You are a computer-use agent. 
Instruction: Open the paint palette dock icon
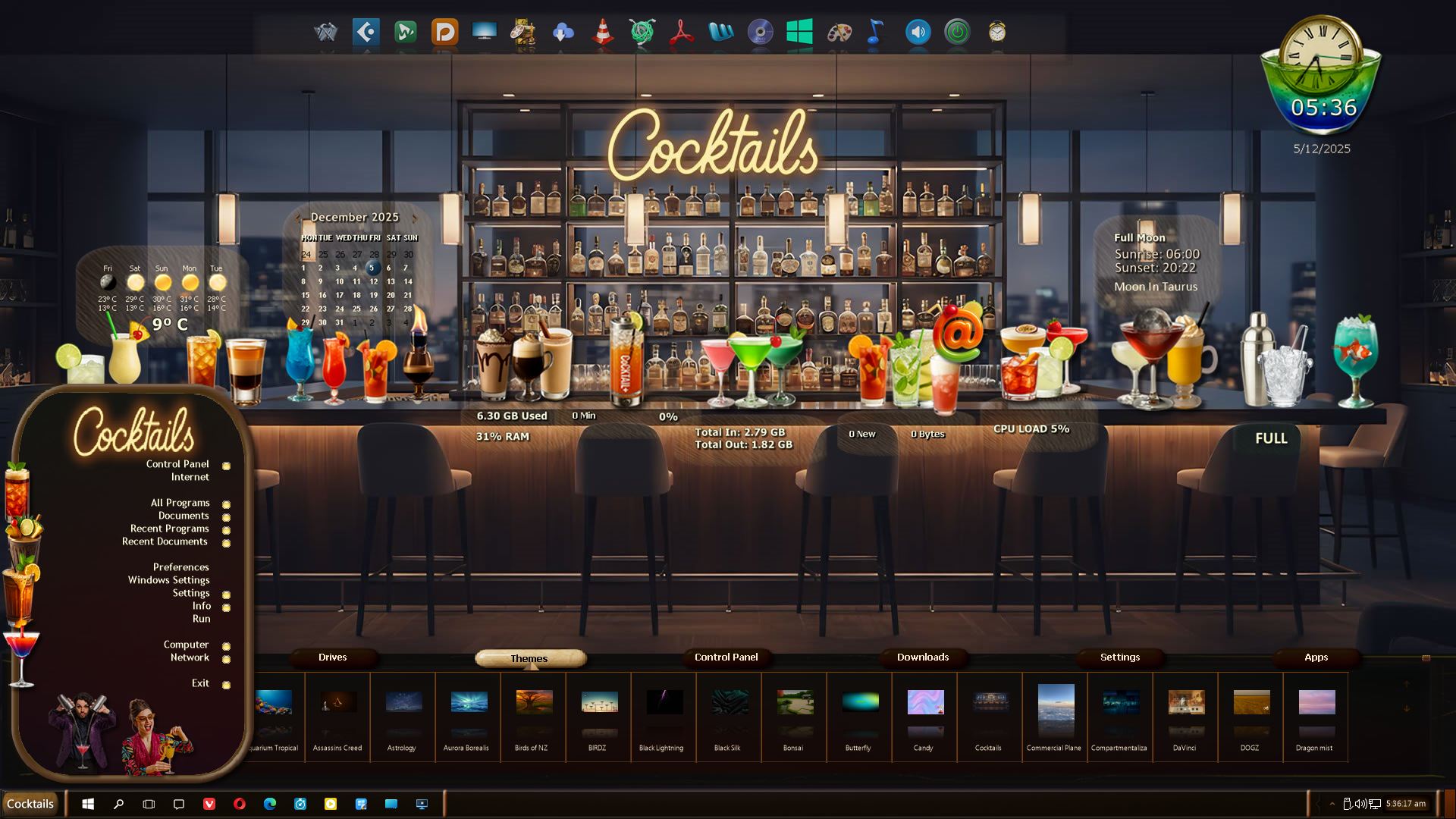(x=839, y=33)
